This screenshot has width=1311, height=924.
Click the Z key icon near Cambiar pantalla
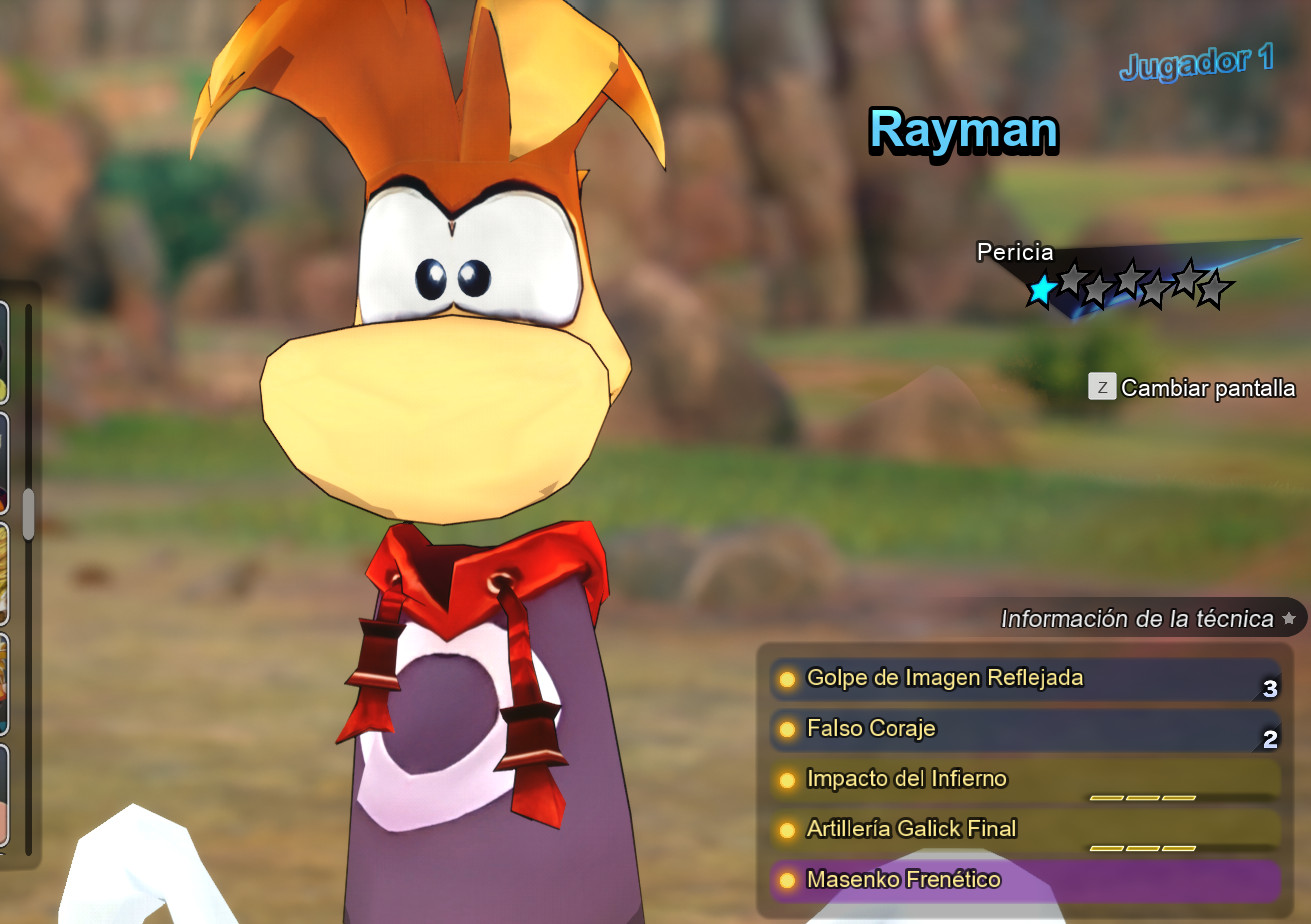pos(1103,387)
